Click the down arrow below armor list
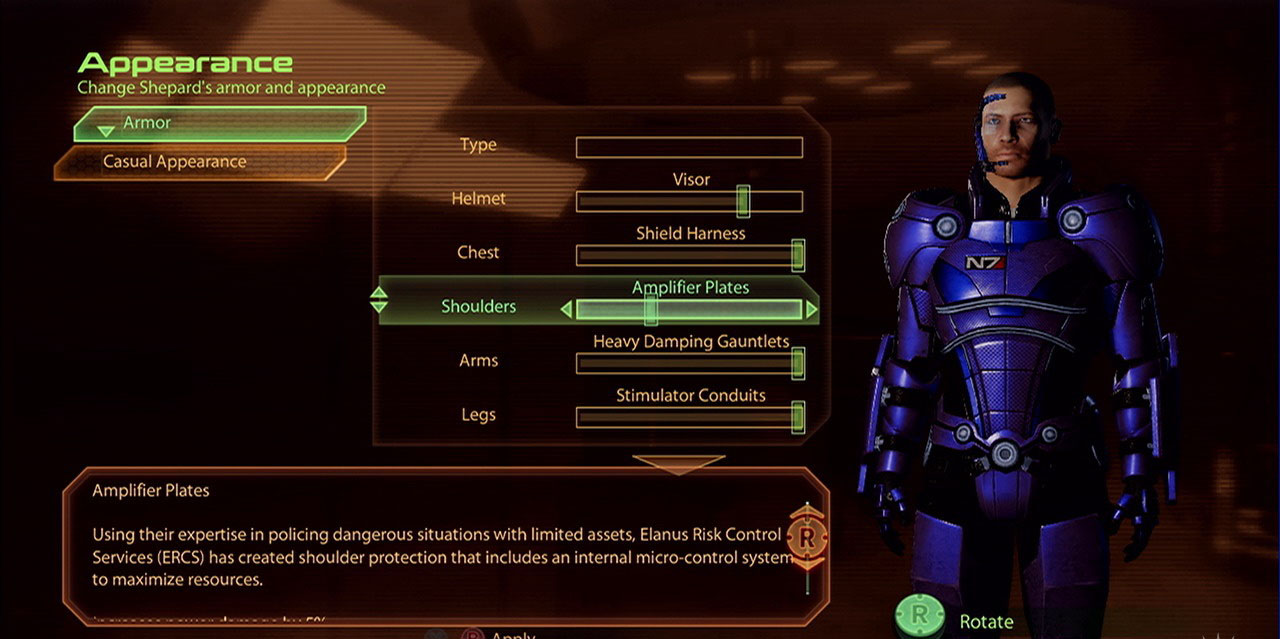 pos(678,463)
